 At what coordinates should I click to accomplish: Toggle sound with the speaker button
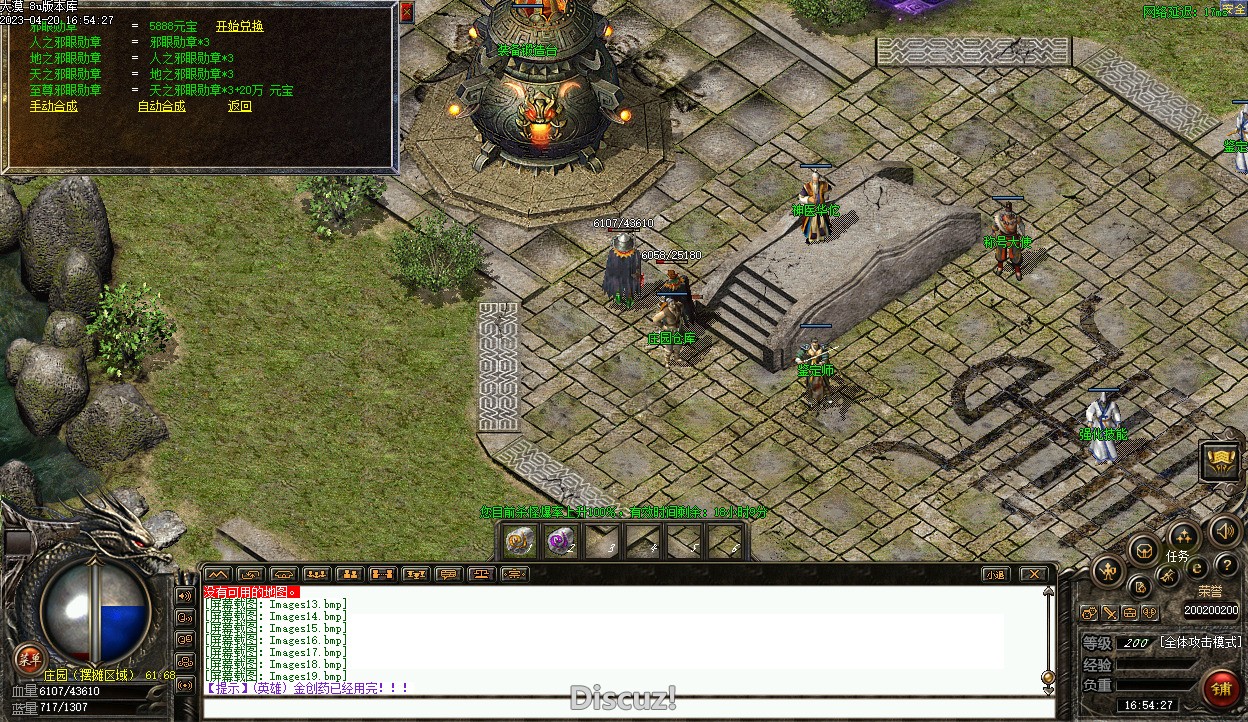click(1224, 530)
